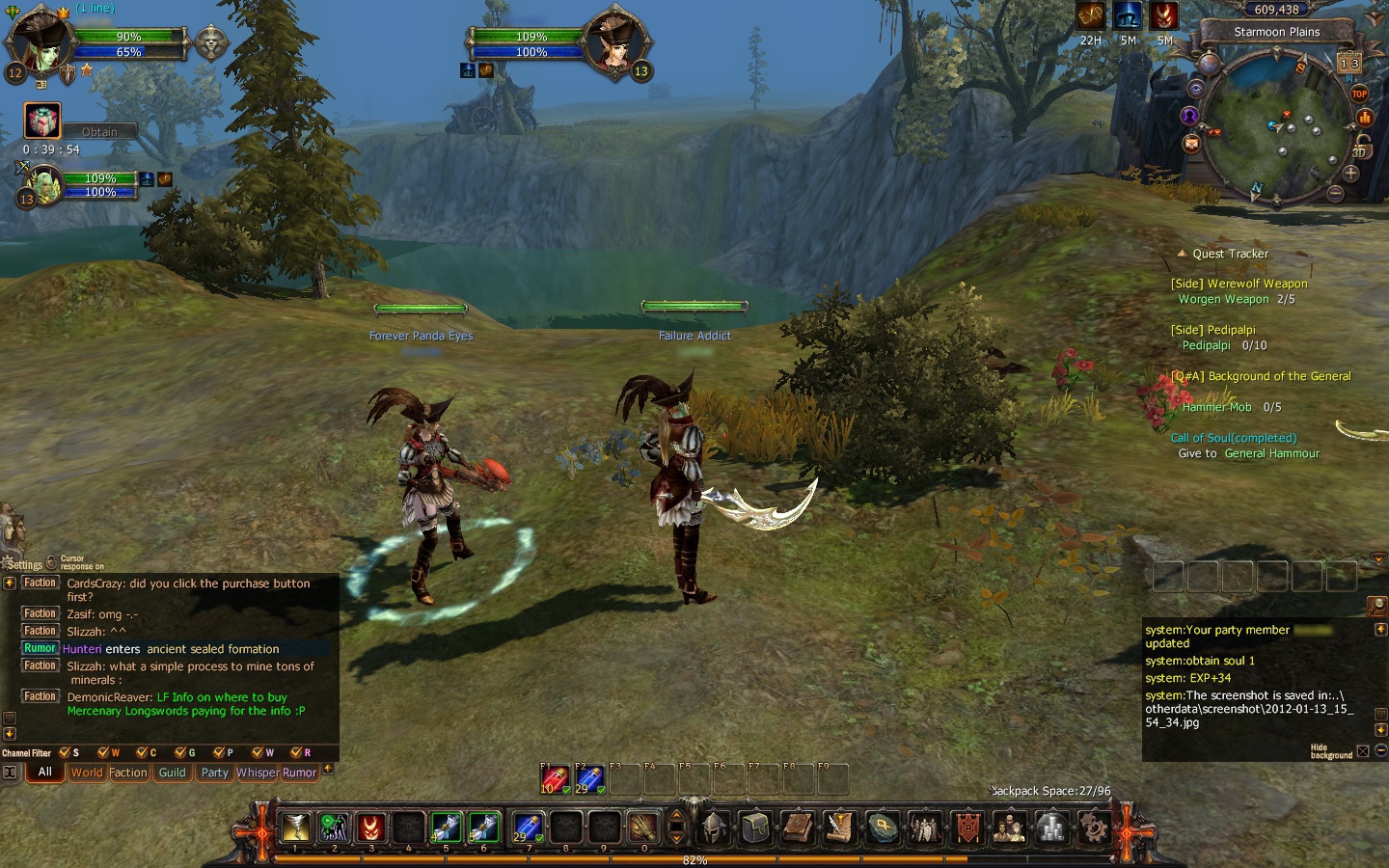Open chat Settings above the chat box

(23, 564)
